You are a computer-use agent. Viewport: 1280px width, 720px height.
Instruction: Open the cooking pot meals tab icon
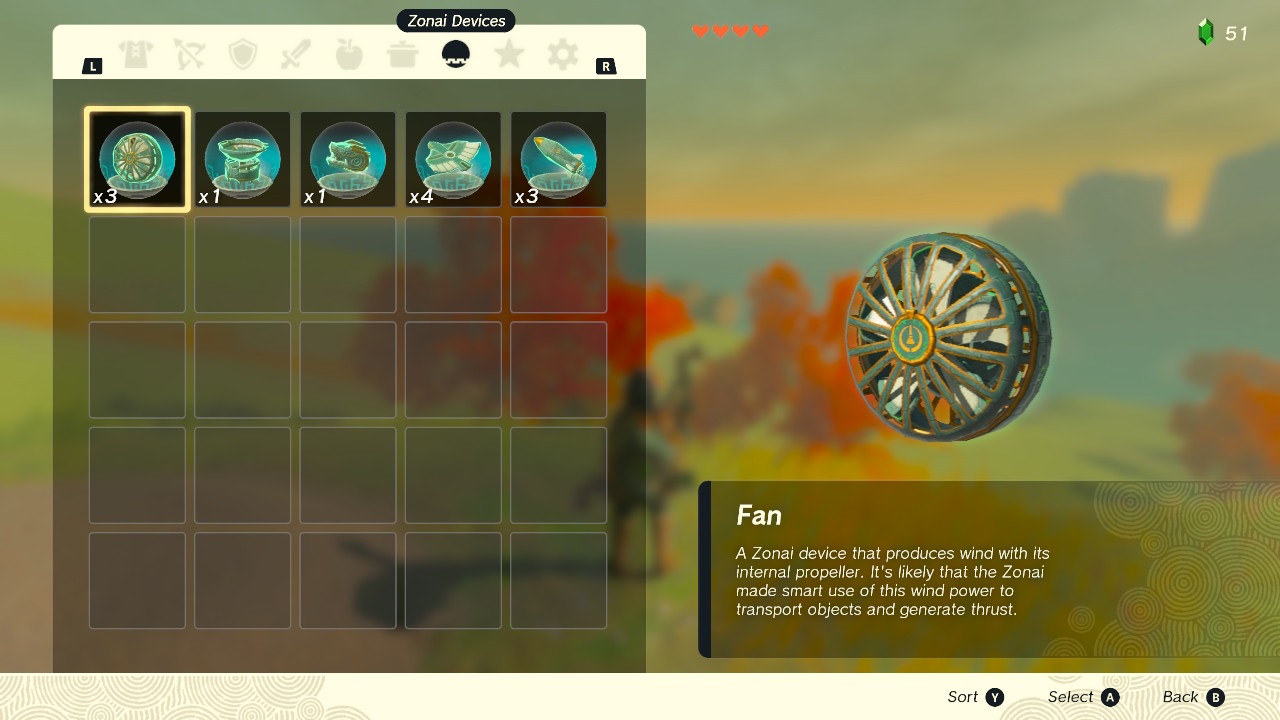(x=402, y=54)
